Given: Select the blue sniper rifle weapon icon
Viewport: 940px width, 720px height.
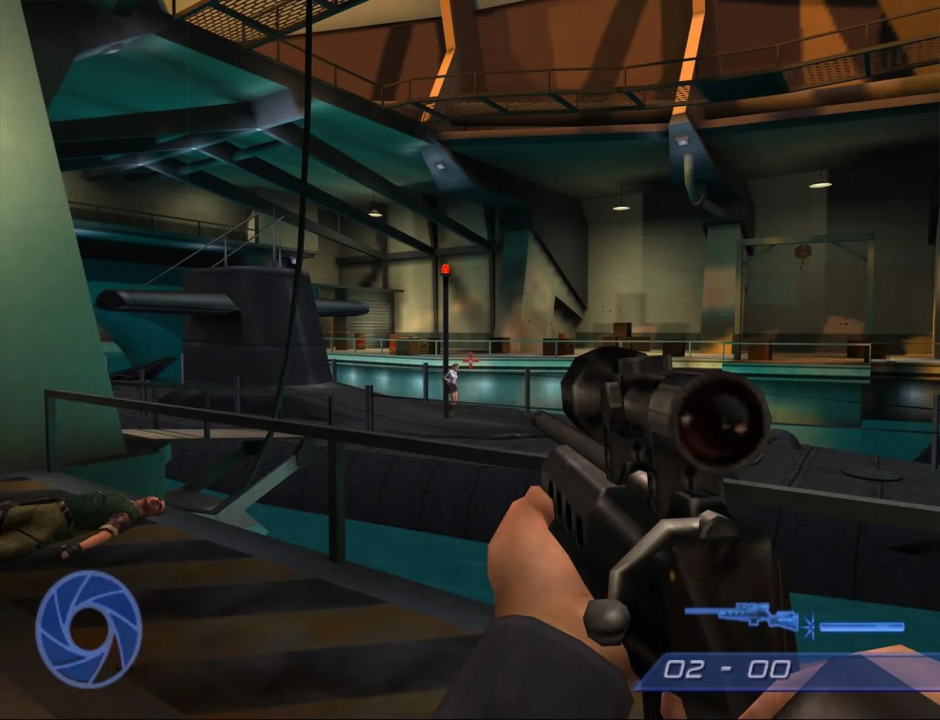Looking at the screenshot, I should tap(742, 617).
